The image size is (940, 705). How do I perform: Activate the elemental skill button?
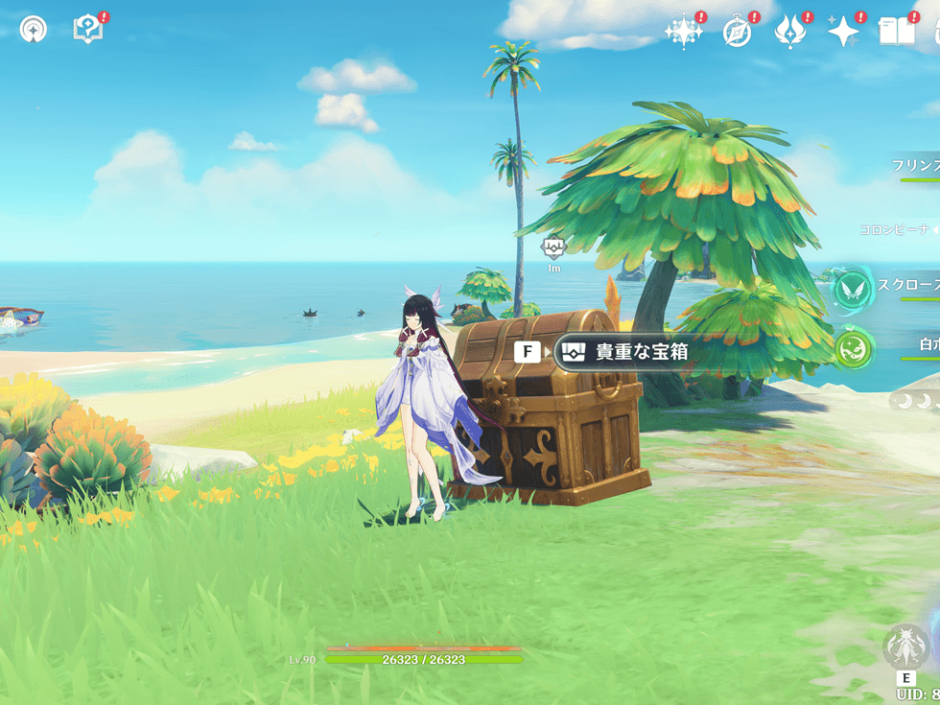click(x=907, y=648)
